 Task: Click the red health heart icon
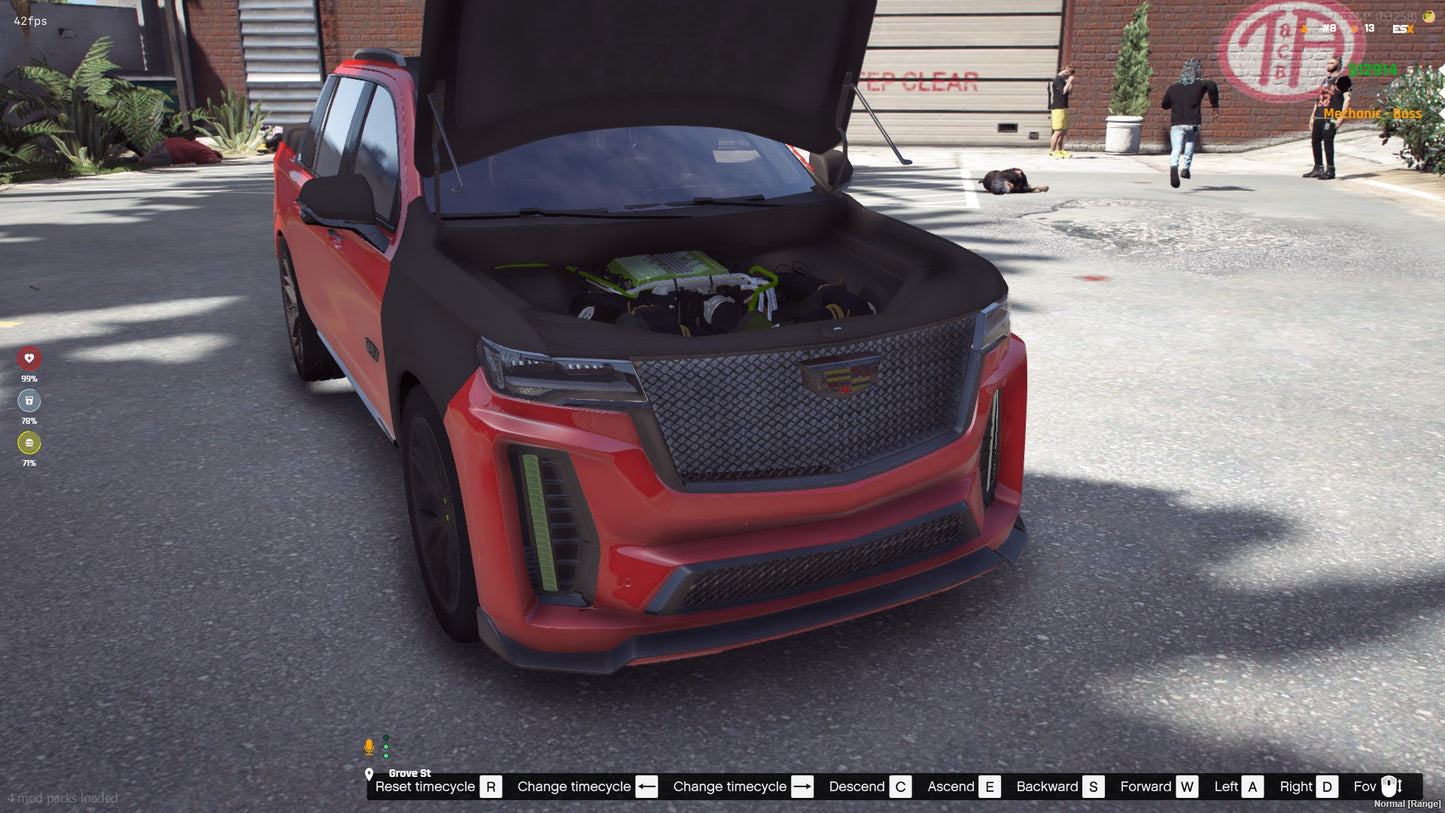(28, 358)
